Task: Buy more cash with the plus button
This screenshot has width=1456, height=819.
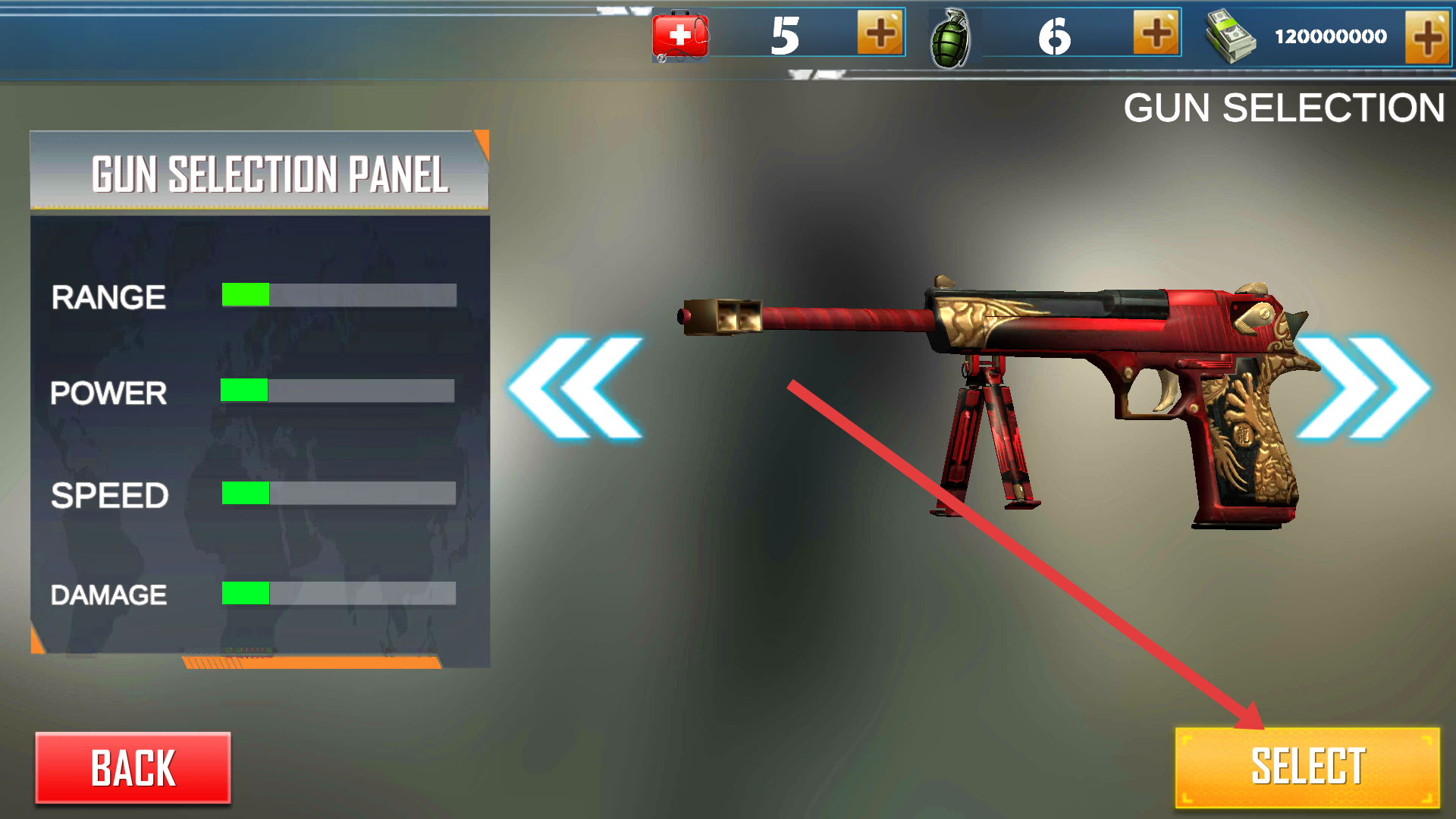Action: (1426, 36)
